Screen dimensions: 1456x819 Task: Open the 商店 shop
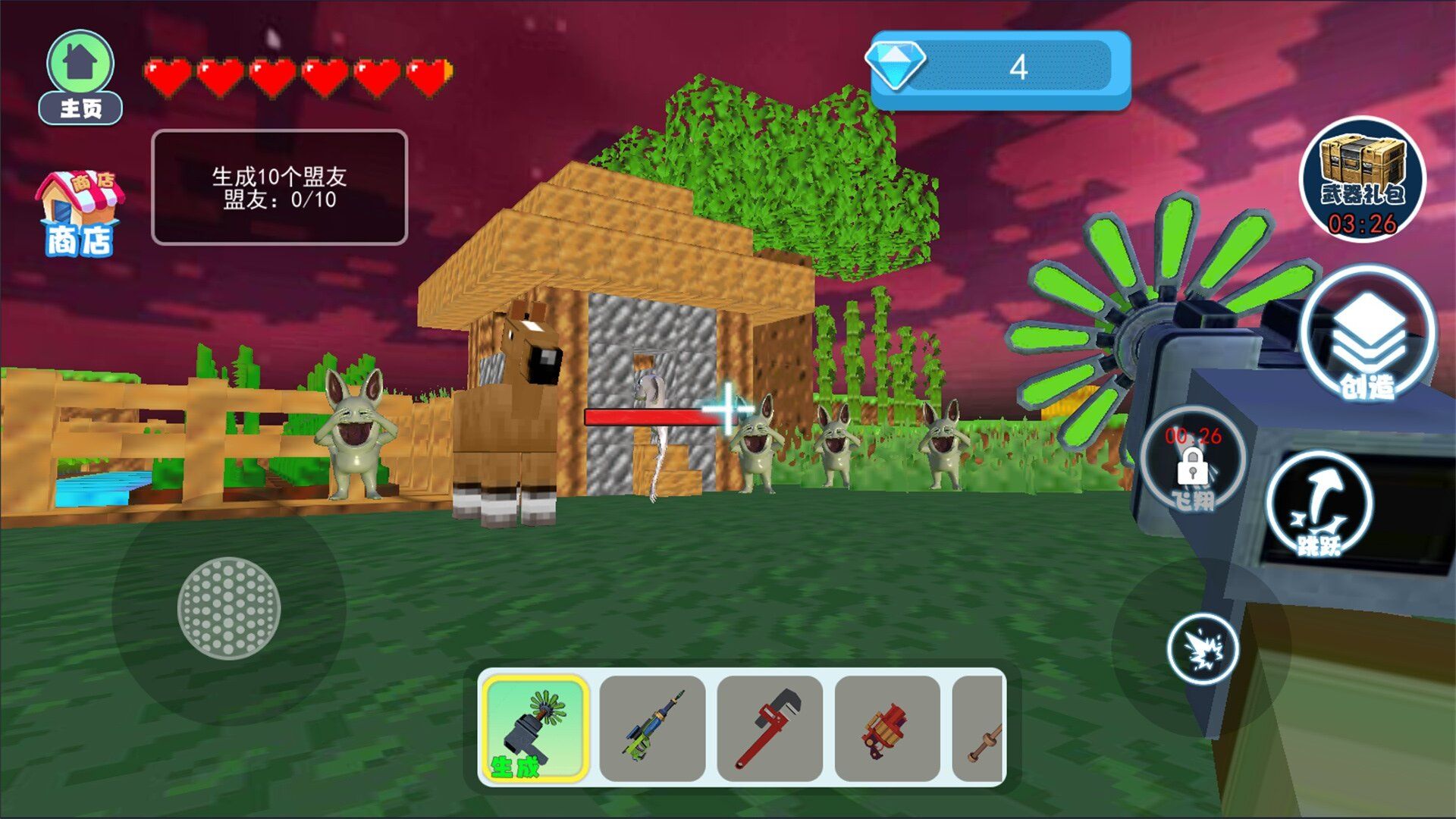pos(79,214)
